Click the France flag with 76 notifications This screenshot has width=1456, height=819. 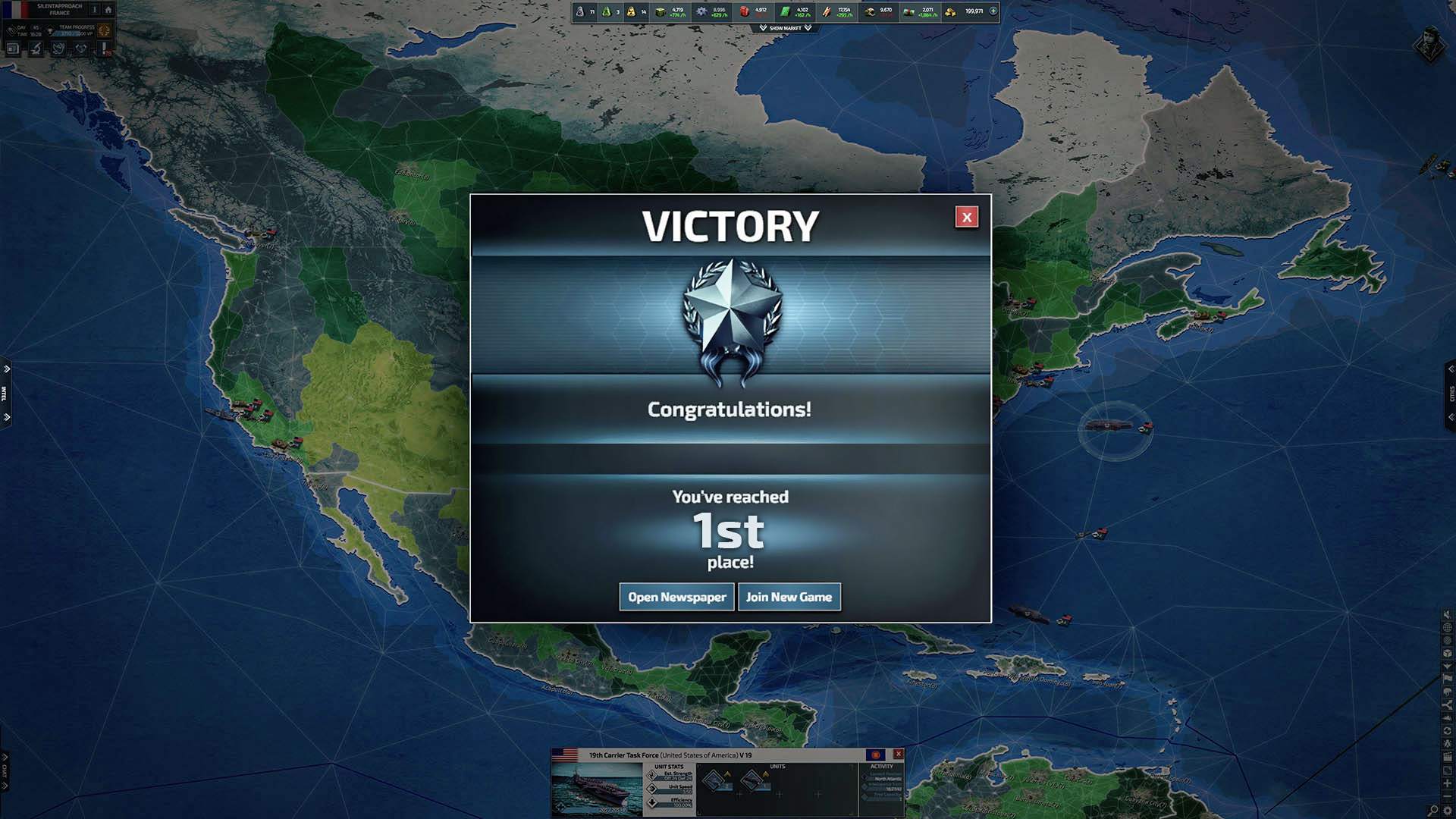tap(104, 48)
